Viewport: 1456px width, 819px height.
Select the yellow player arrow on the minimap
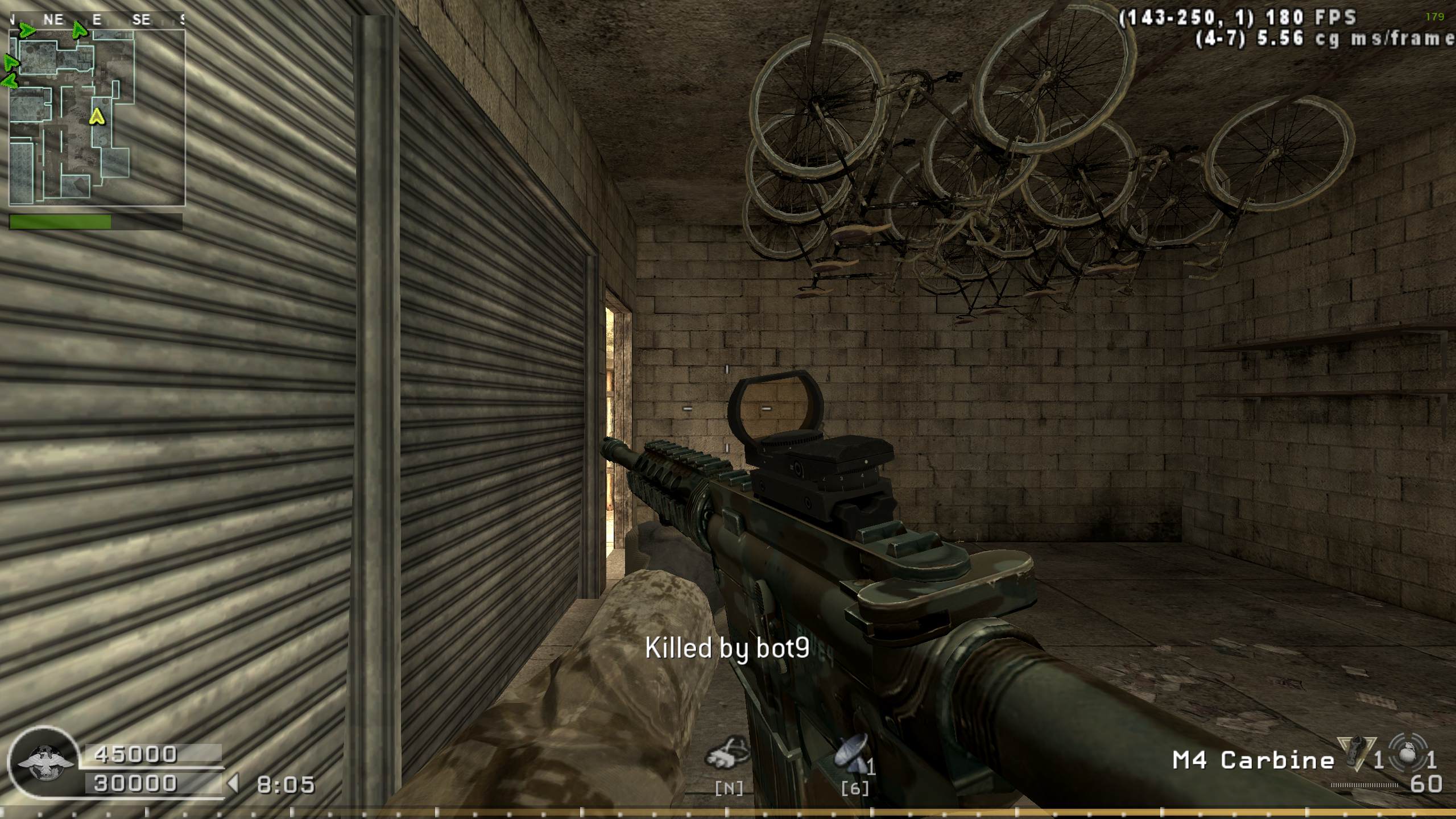click(x=97, y=117)
